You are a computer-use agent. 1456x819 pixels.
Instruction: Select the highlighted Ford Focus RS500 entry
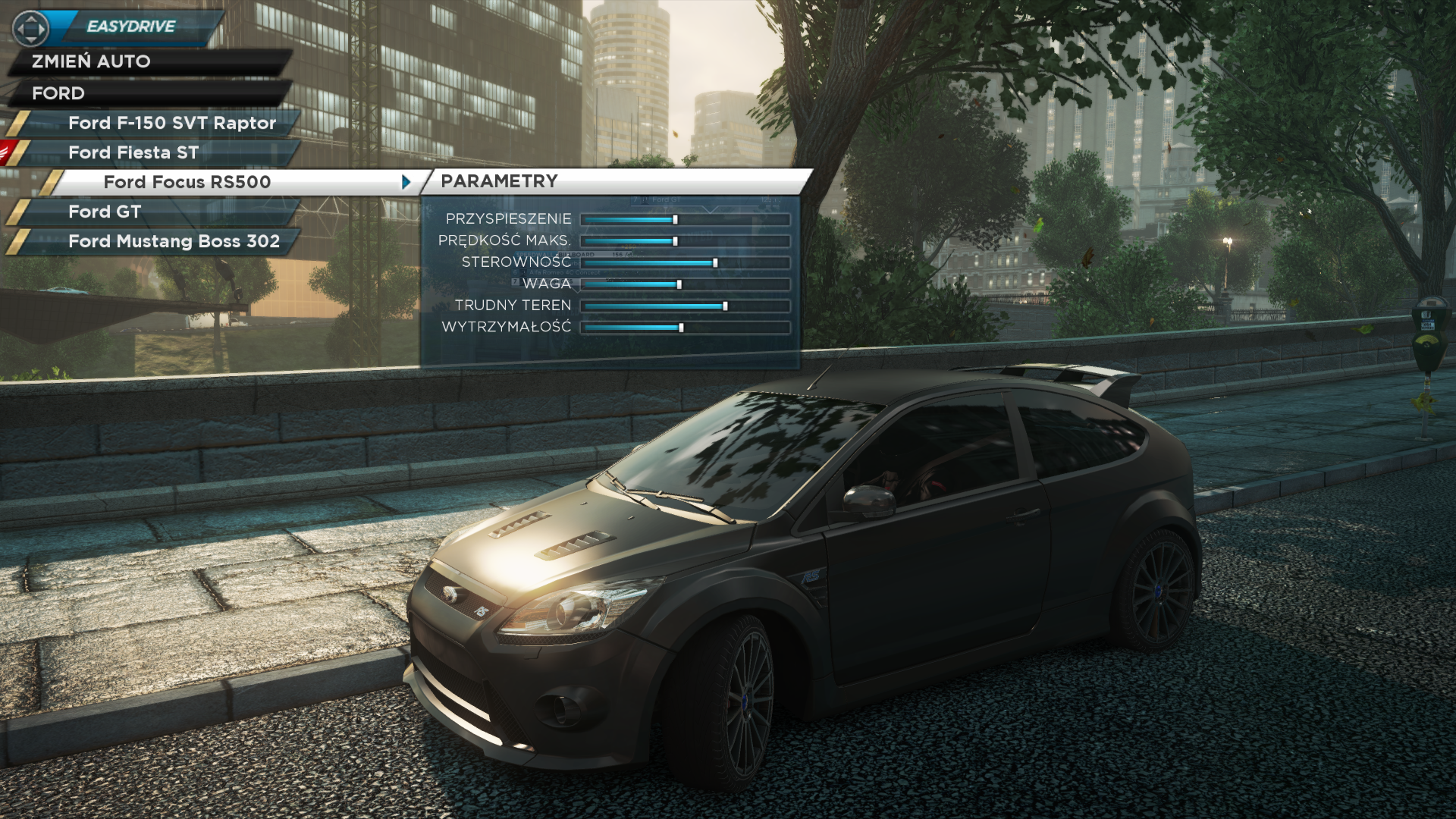187,182
